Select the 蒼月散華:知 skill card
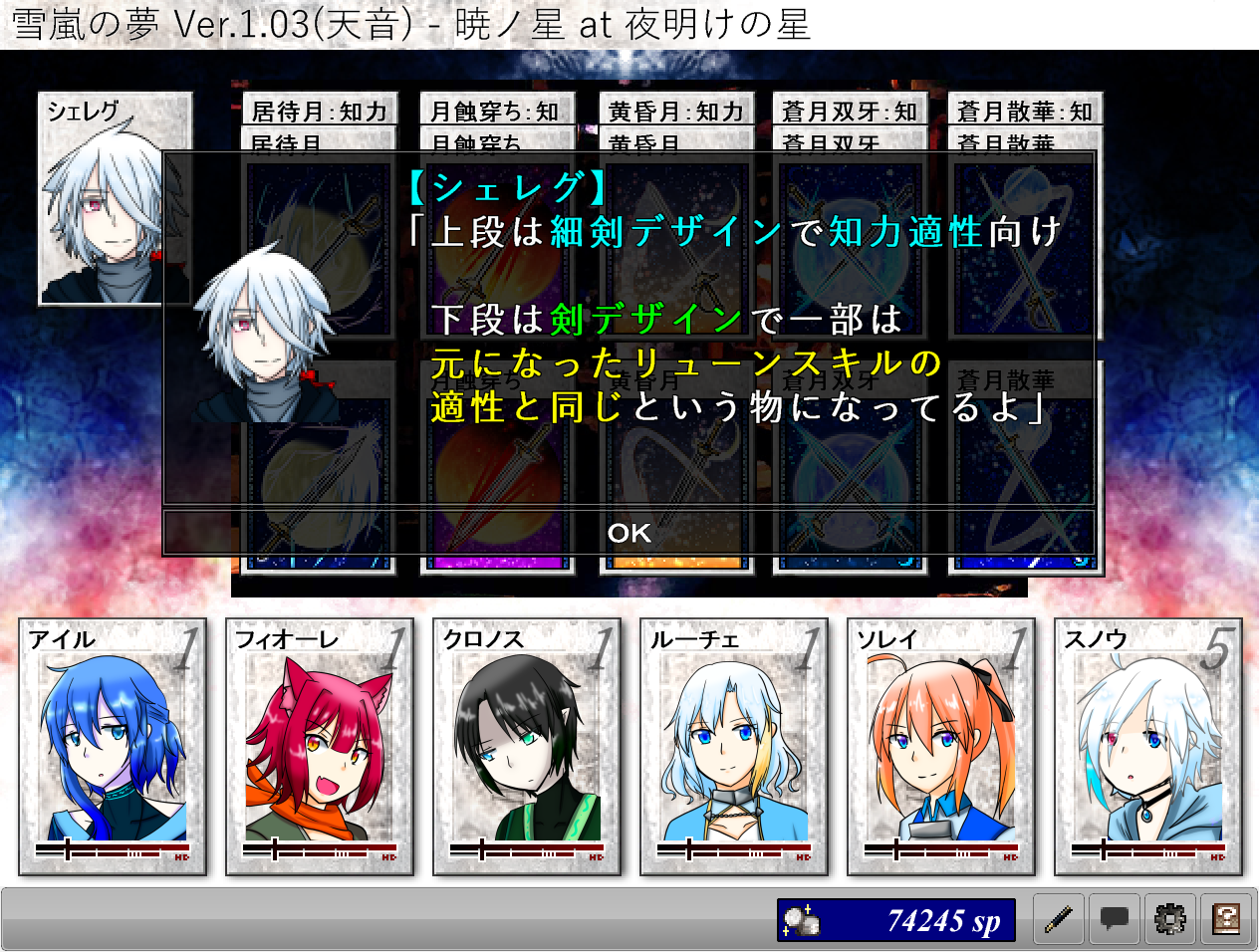Viewport: 1259px width, 952px height. tap(1025, 111)
